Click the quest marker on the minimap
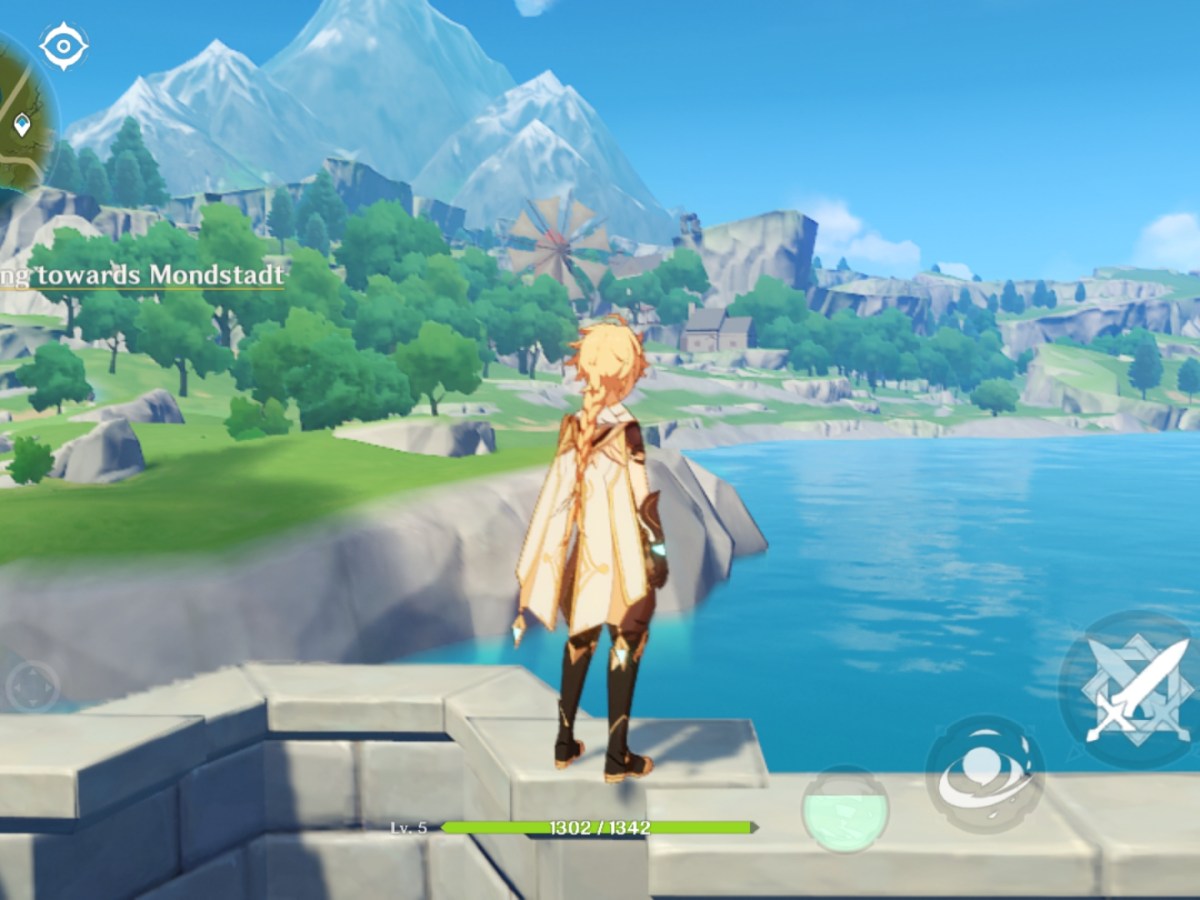 (x=22, y=125)
